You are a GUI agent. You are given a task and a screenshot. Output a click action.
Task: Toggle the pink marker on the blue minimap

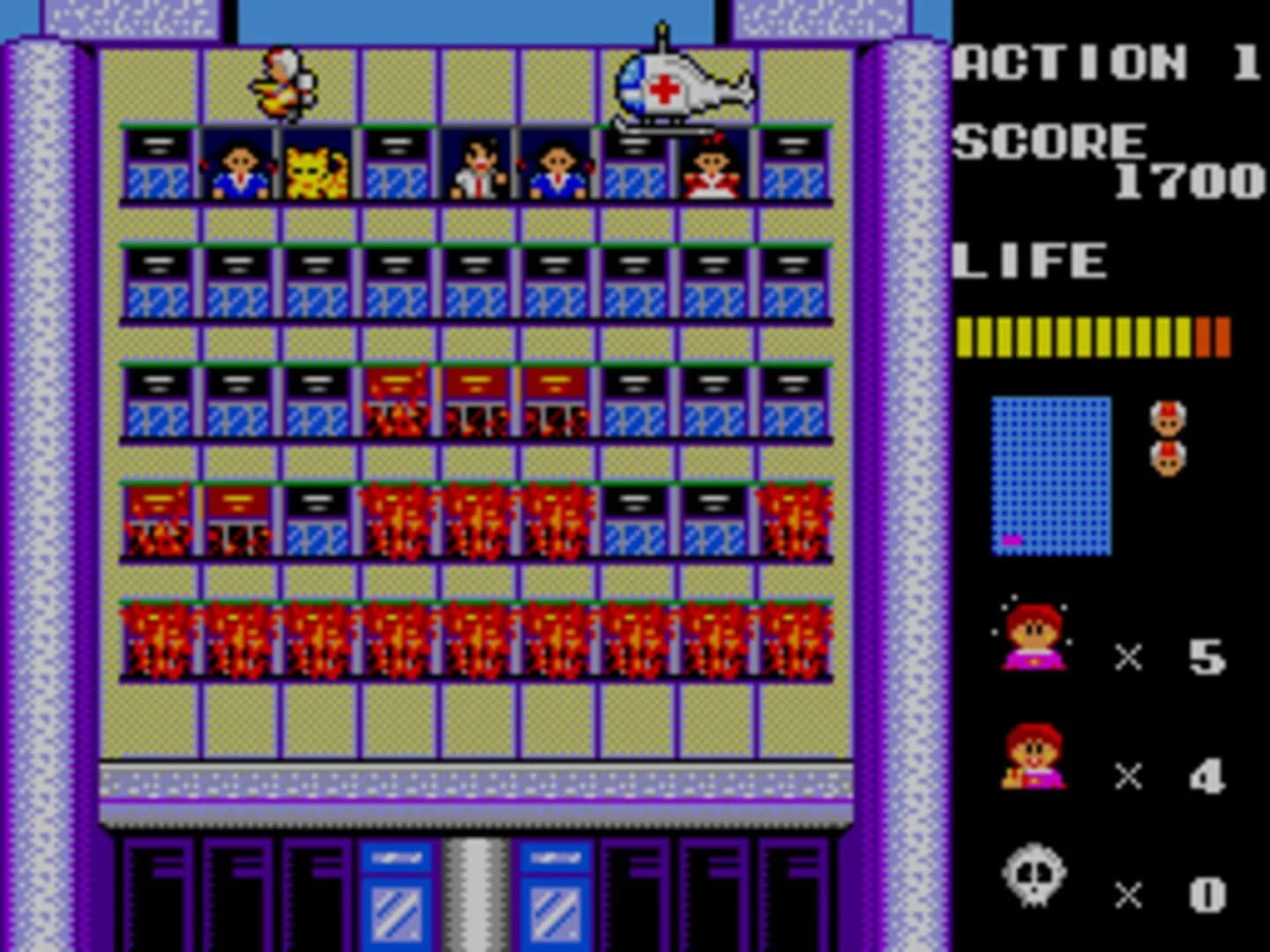pyautogui.click(x=1010, y=542)
